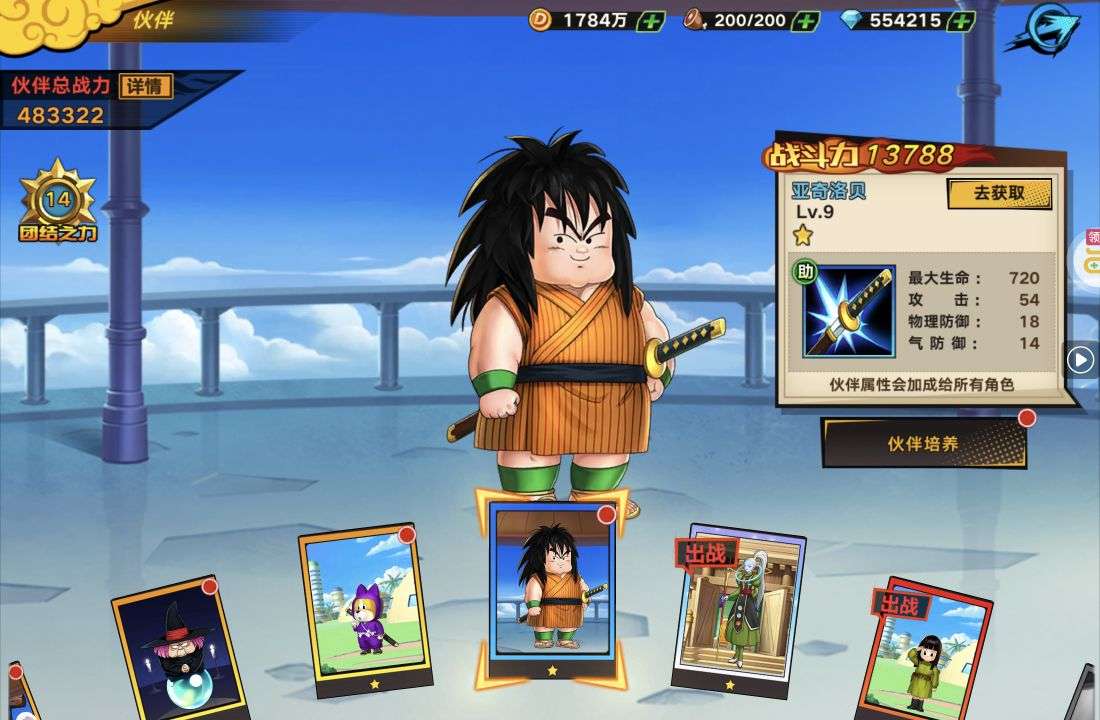Open 伙伴培养 partner training
1100x720 pixels.
(x=923, y=443)
